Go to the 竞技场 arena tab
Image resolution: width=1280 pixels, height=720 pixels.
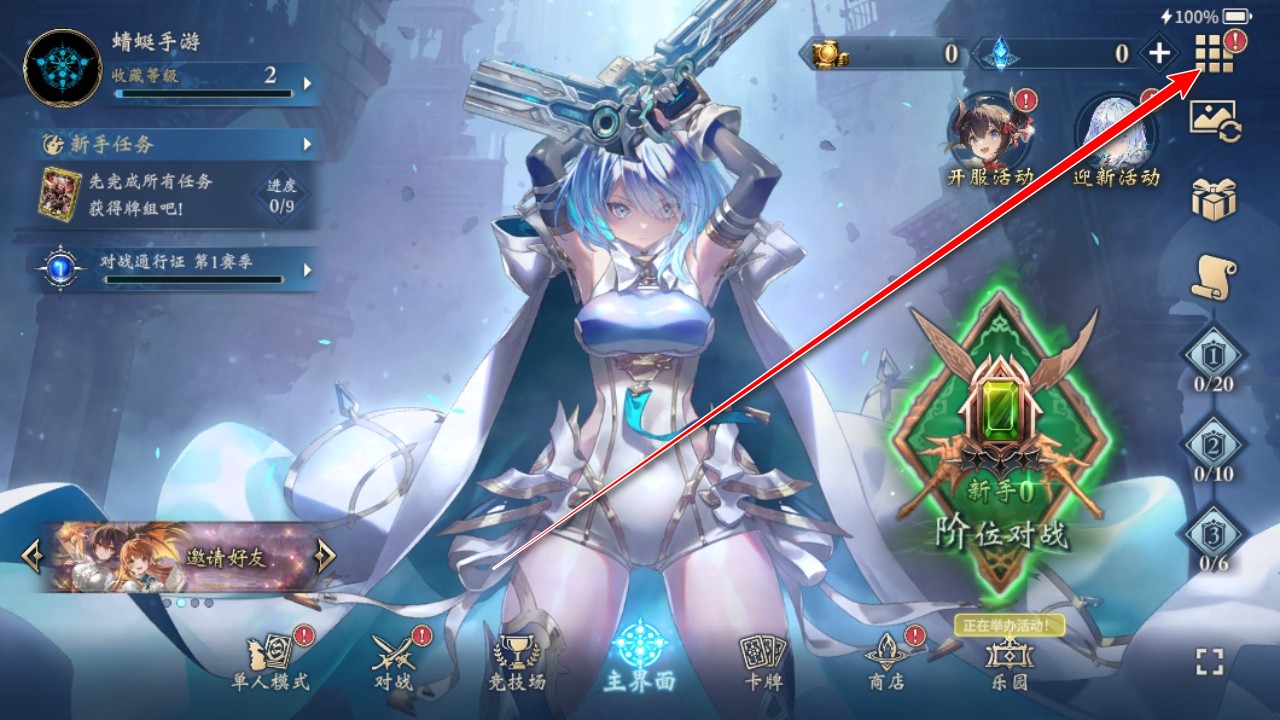[x=517, y=662]
